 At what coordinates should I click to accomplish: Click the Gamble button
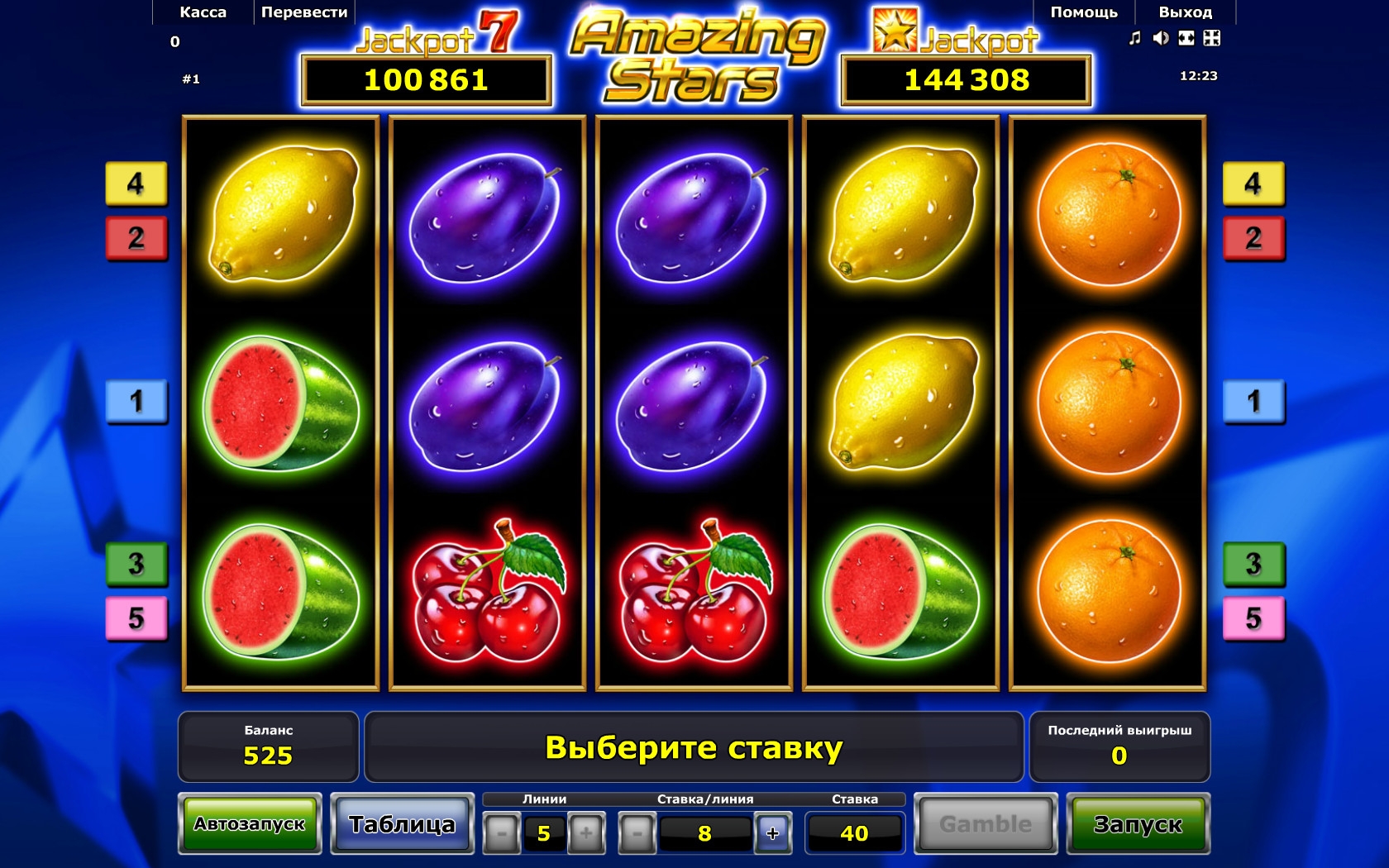coord(985,823)
